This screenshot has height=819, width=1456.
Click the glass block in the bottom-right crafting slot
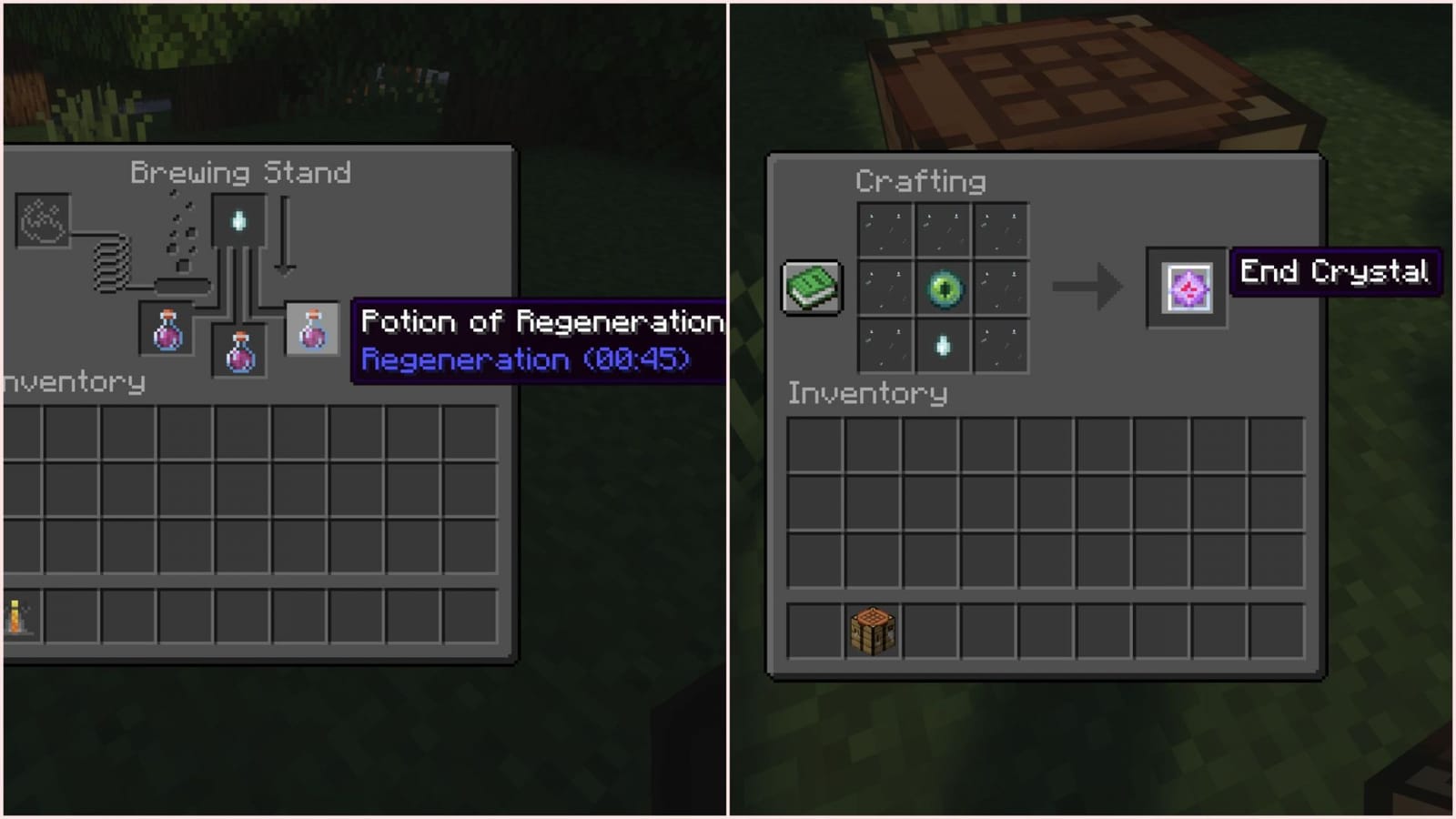tap(1000, 346)
